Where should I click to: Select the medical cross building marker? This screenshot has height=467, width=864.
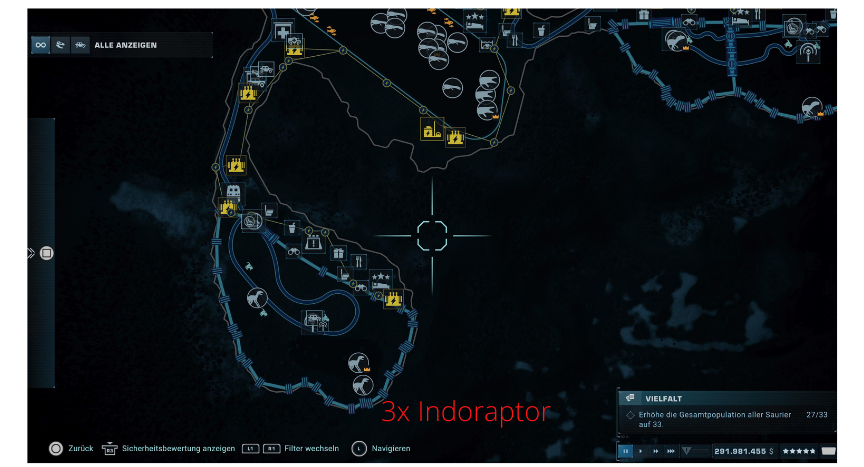click(x=283, y=31)
